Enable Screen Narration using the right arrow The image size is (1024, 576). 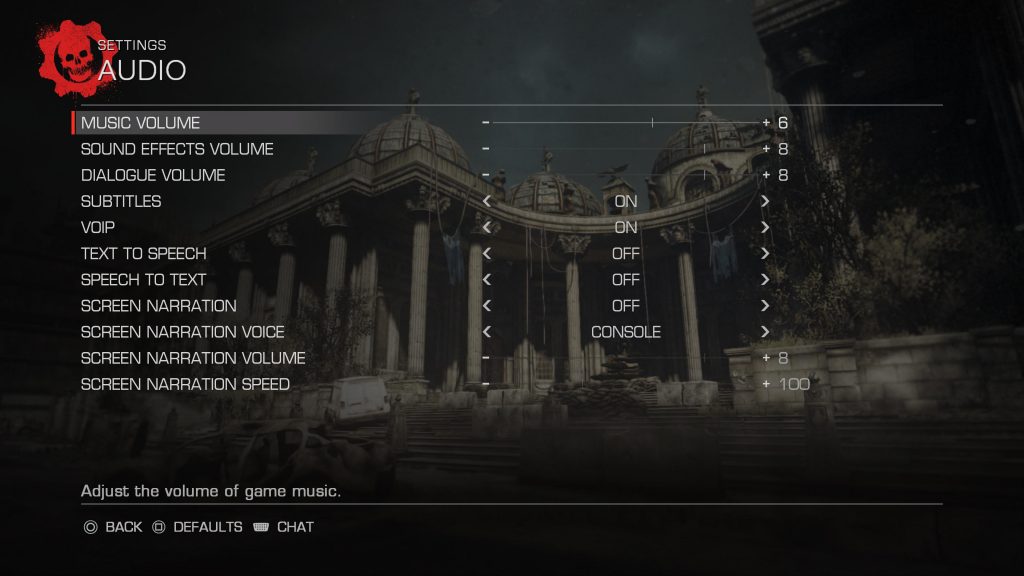[765, 305]
